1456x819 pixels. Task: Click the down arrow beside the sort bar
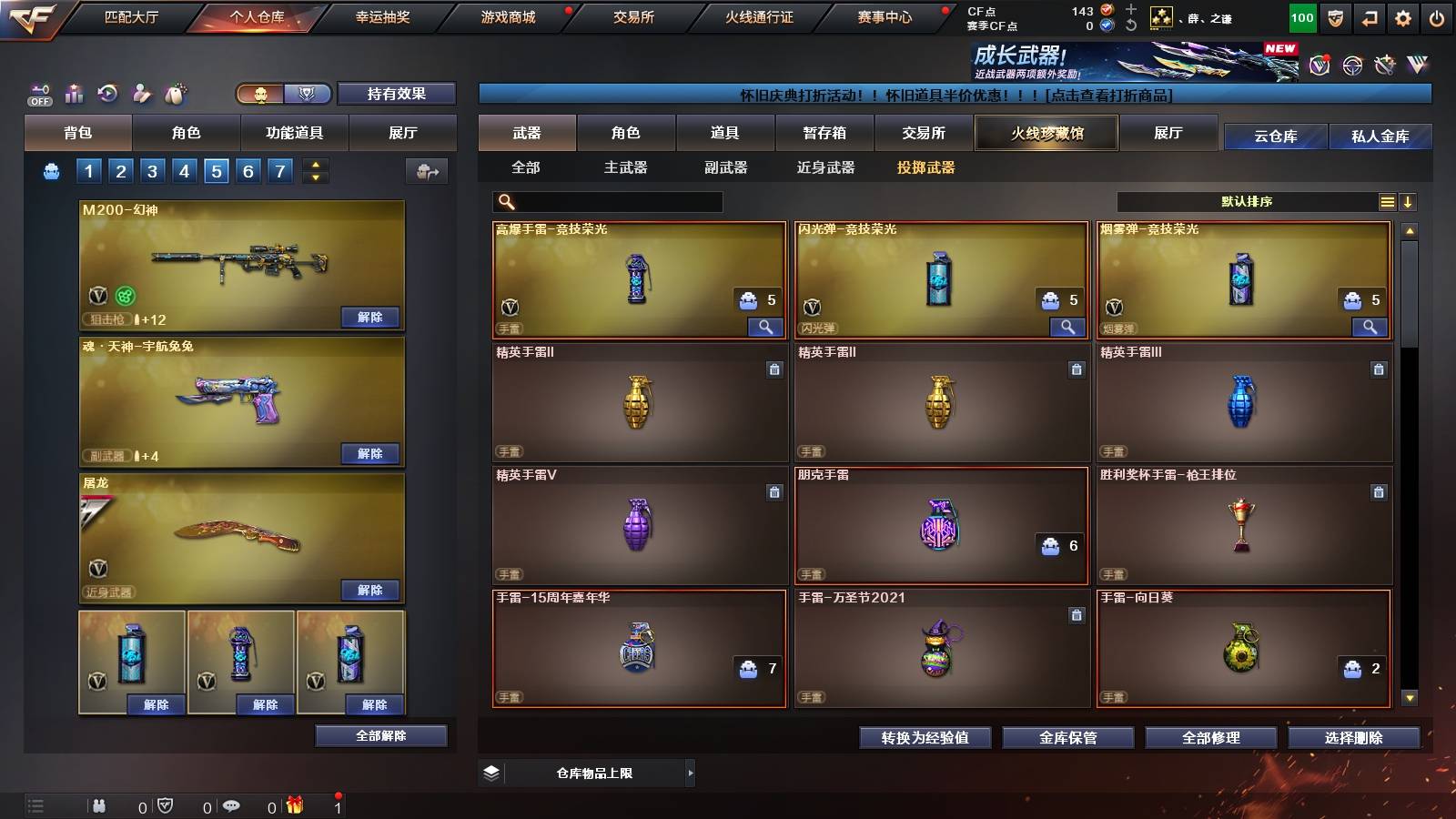click(1408, 200)
